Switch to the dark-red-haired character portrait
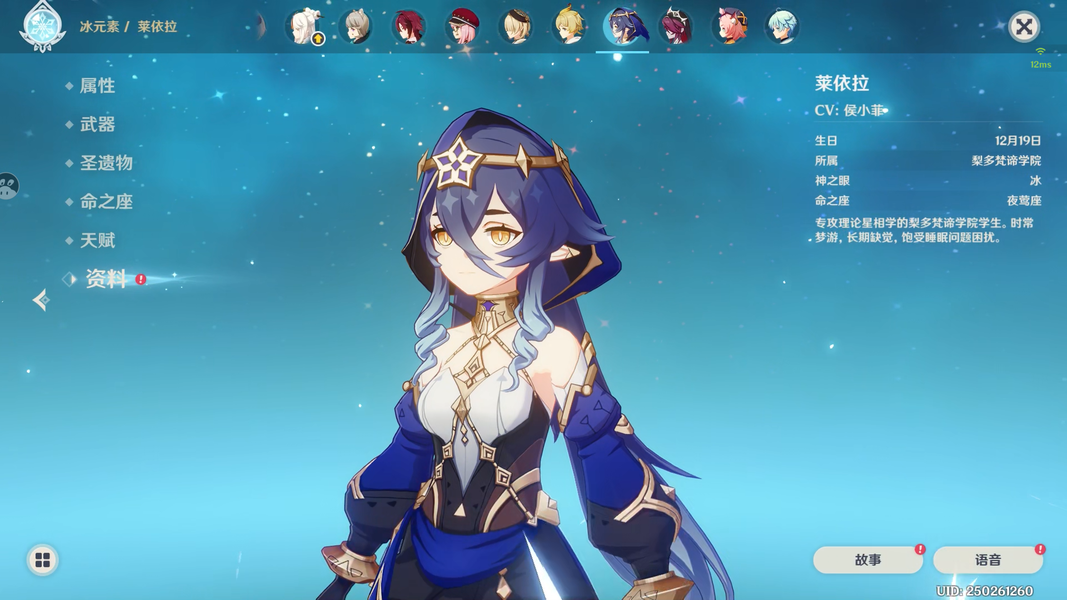 pyautogui.click(x=408, y=27)
